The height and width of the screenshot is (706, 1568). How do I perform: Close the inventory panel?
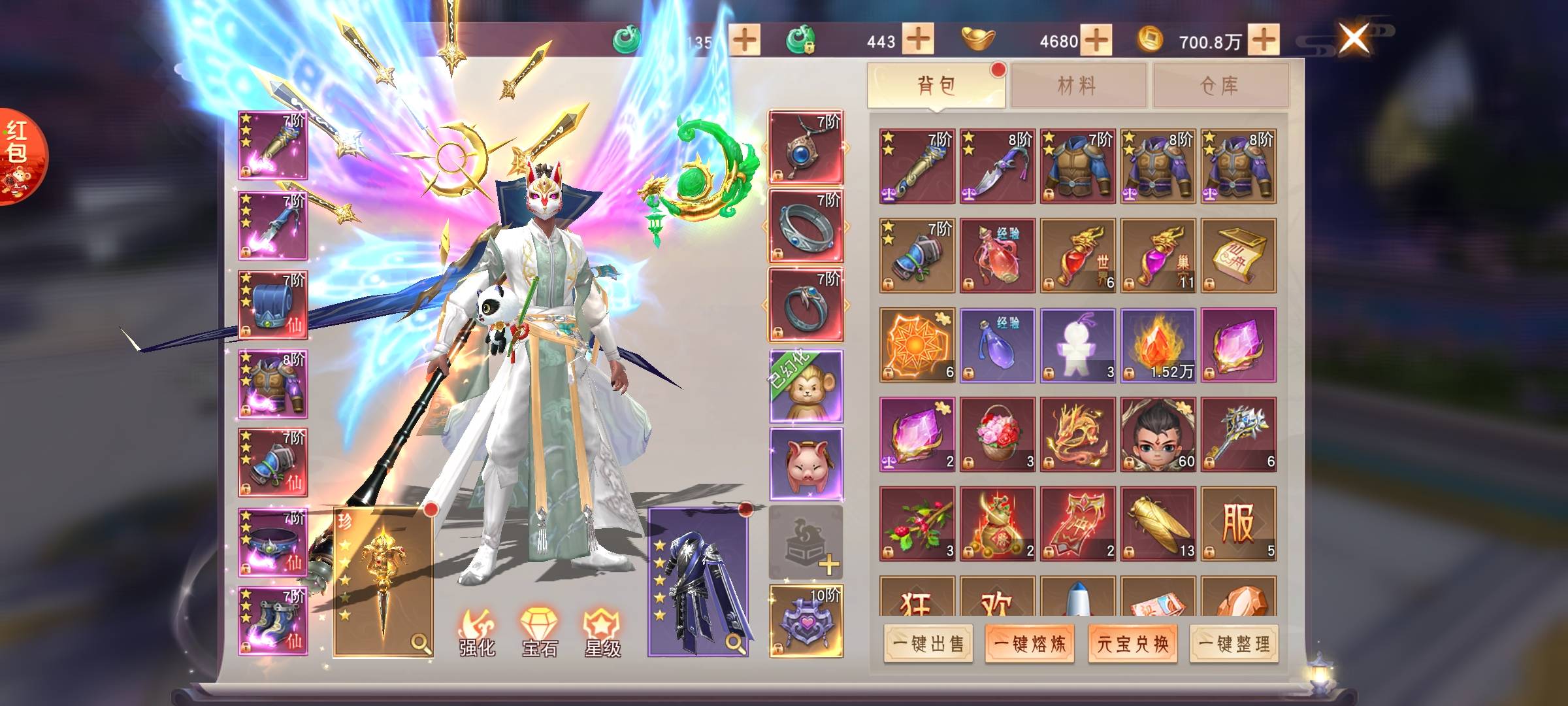(x=1354, y=38)
